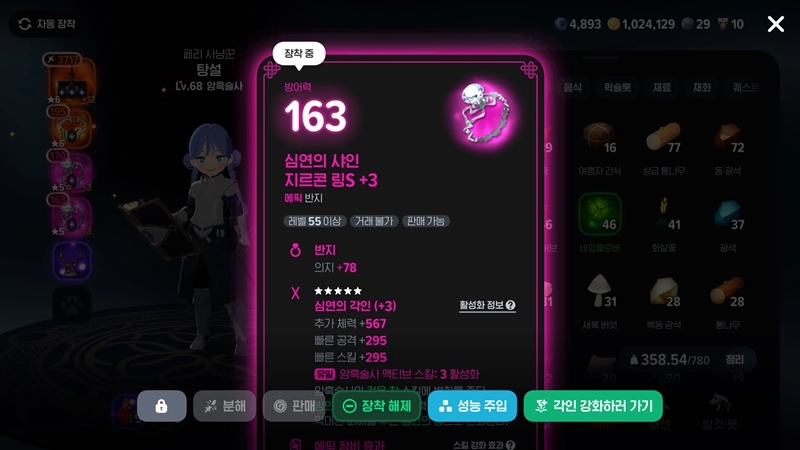Close the item detail screen with X
Screen dimensions: 800x450
pos(775,24)
